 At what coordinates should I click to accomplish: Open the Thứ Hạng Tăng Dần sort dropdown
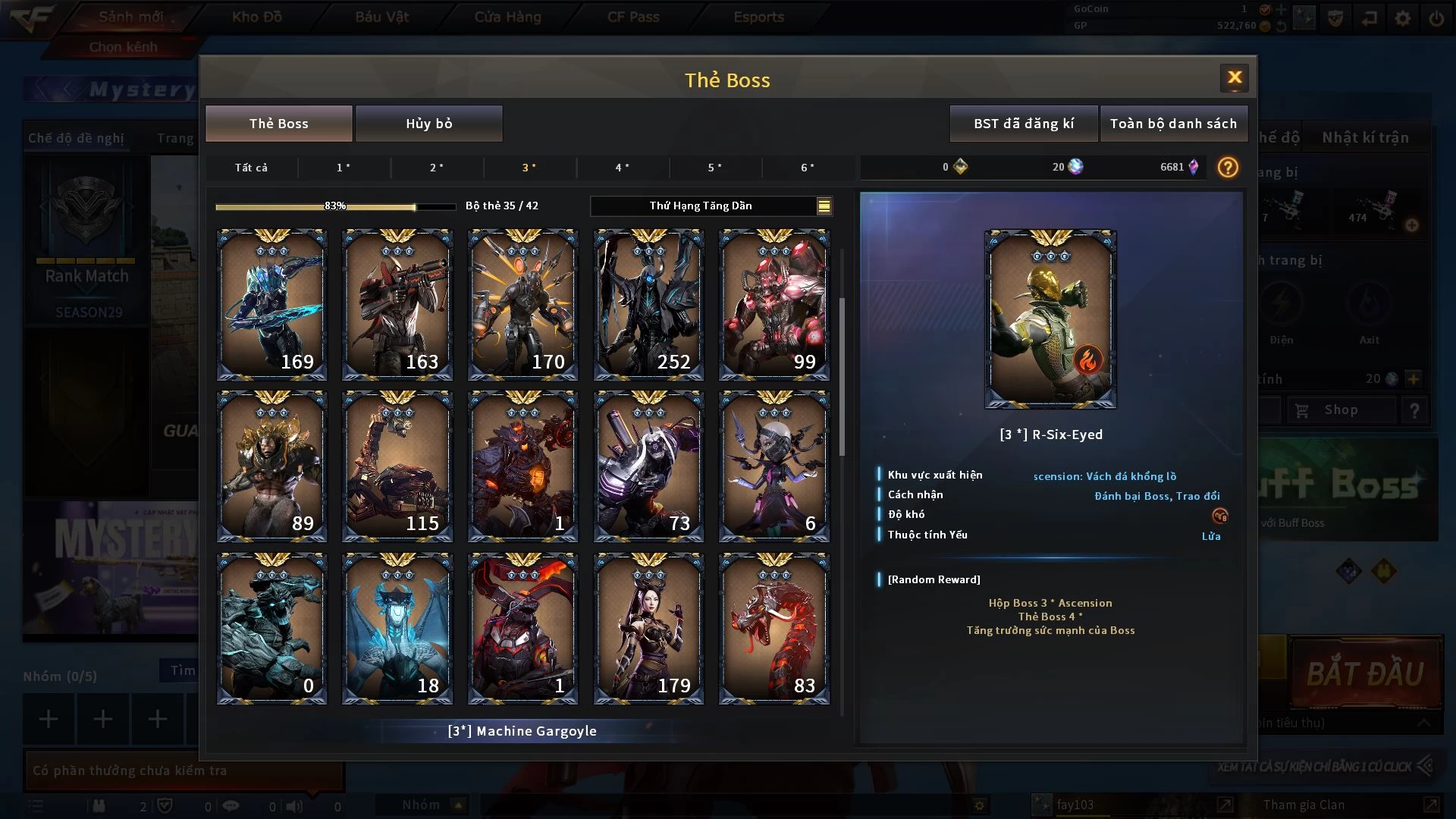click(711, 206)
